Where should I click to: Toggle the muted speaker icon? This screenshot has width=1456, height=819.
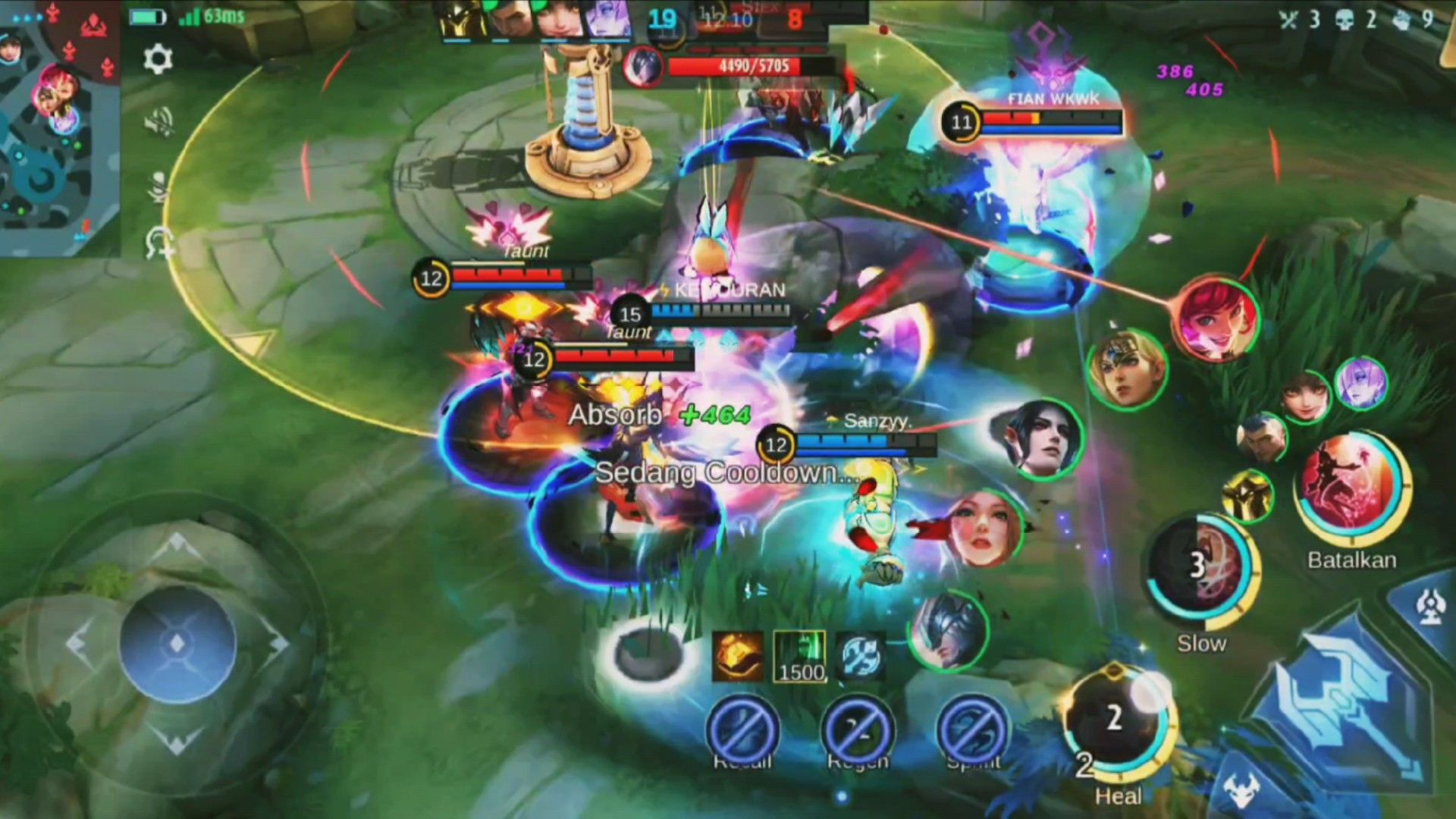point(158,122)
